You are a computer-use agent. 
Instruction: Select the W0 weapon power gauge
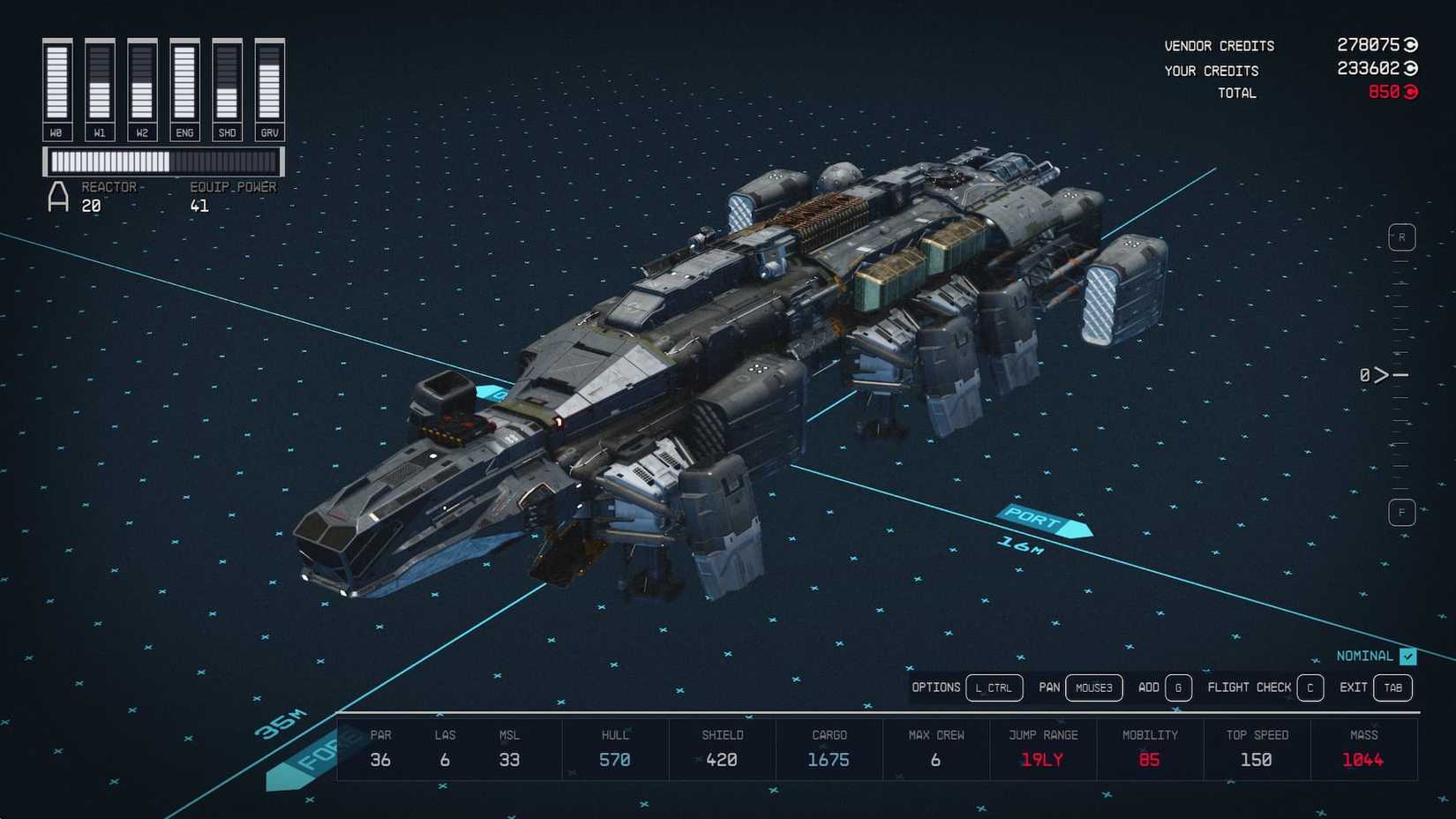click(x=57, y=84)
